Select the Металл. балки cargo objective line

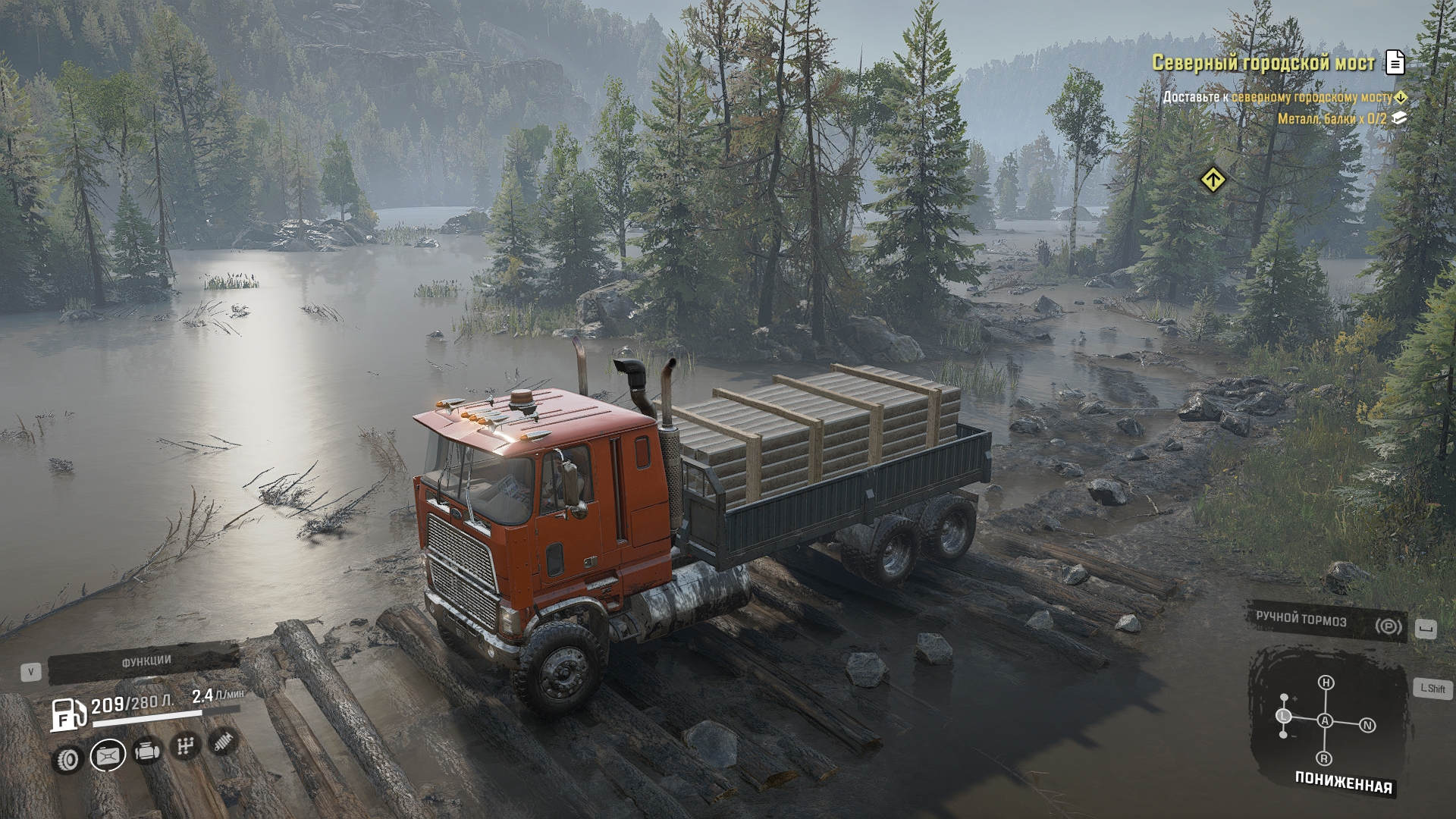pyautogui.click(x=1332, y=119)
